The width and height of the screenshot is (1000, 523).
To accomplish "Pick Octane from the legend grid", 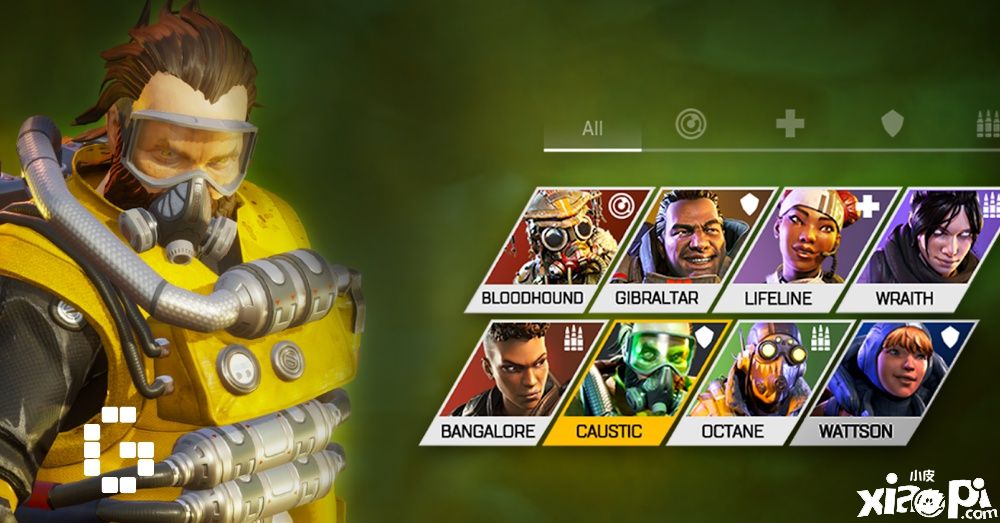I will [x=758, y=381].
